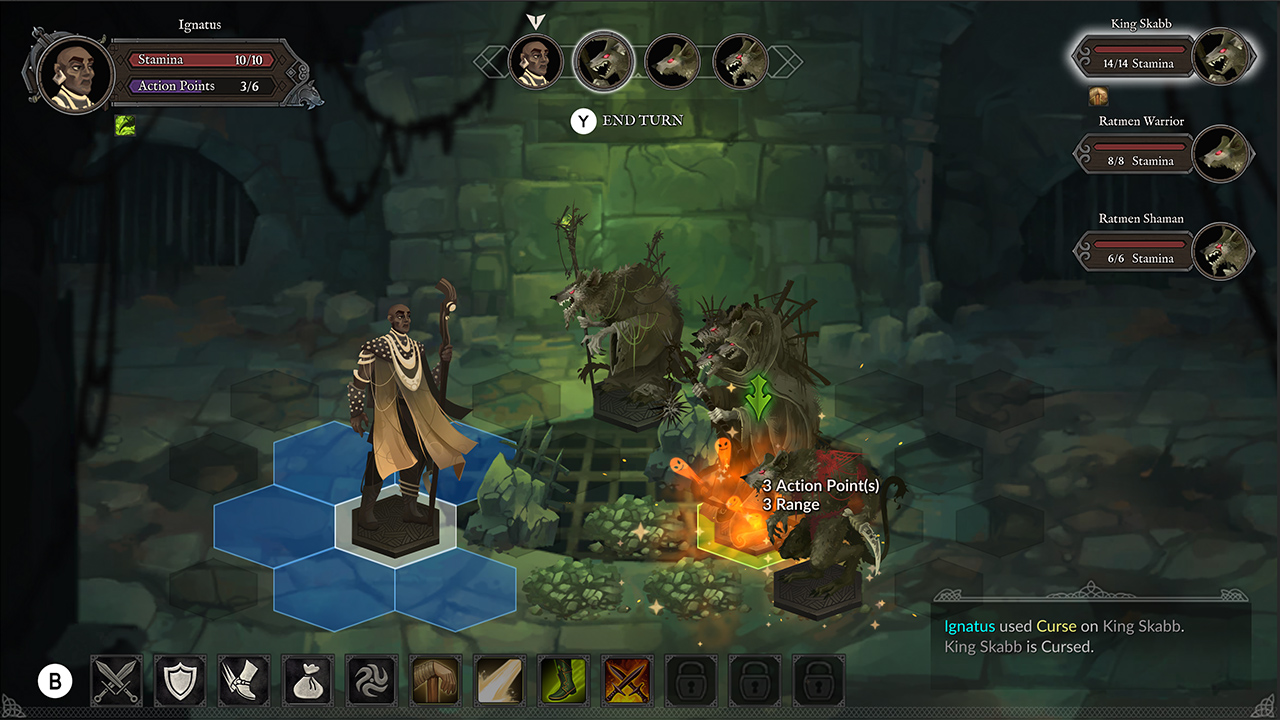The height and width of the screenshot is (720, 1280).
Task: Click King Skabb's status effect icon
Action: click(1097, 97)
